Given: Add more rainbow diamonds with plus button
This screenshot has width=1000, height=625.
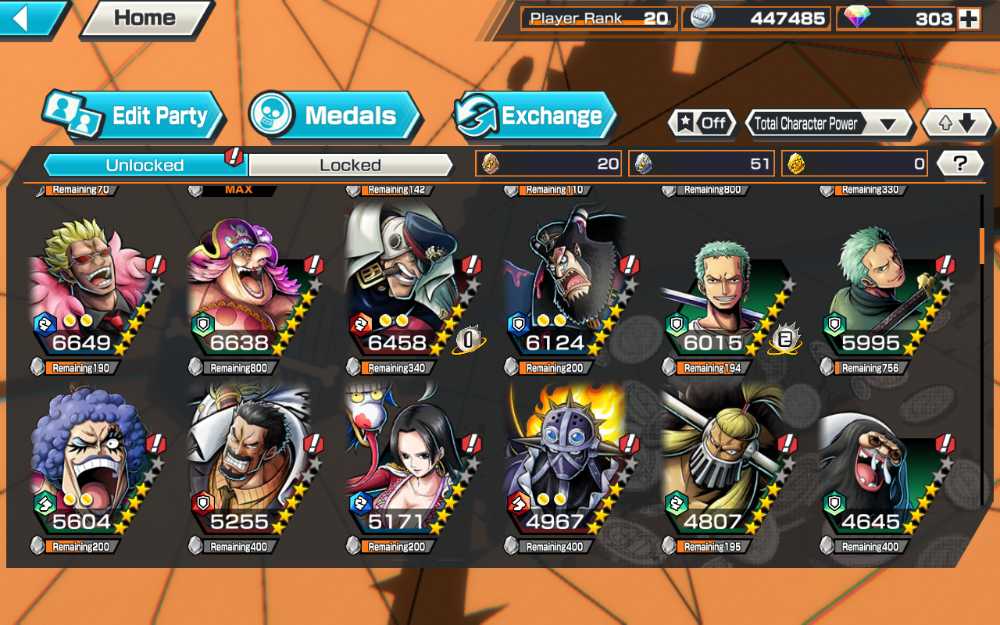Looking at the screenshot, I should [x=968, y=19].
